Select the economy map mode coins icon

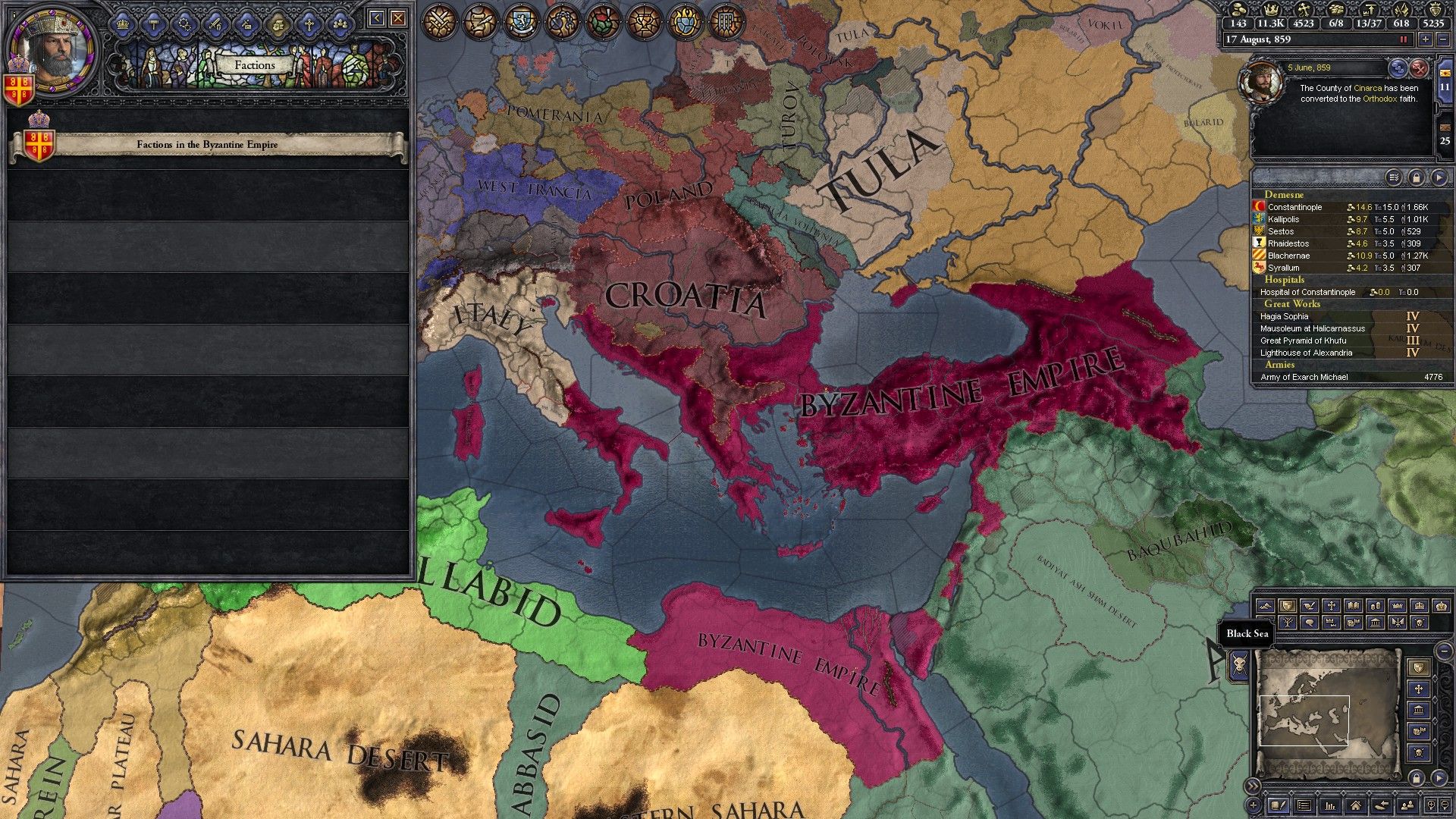click(1375, 605)
